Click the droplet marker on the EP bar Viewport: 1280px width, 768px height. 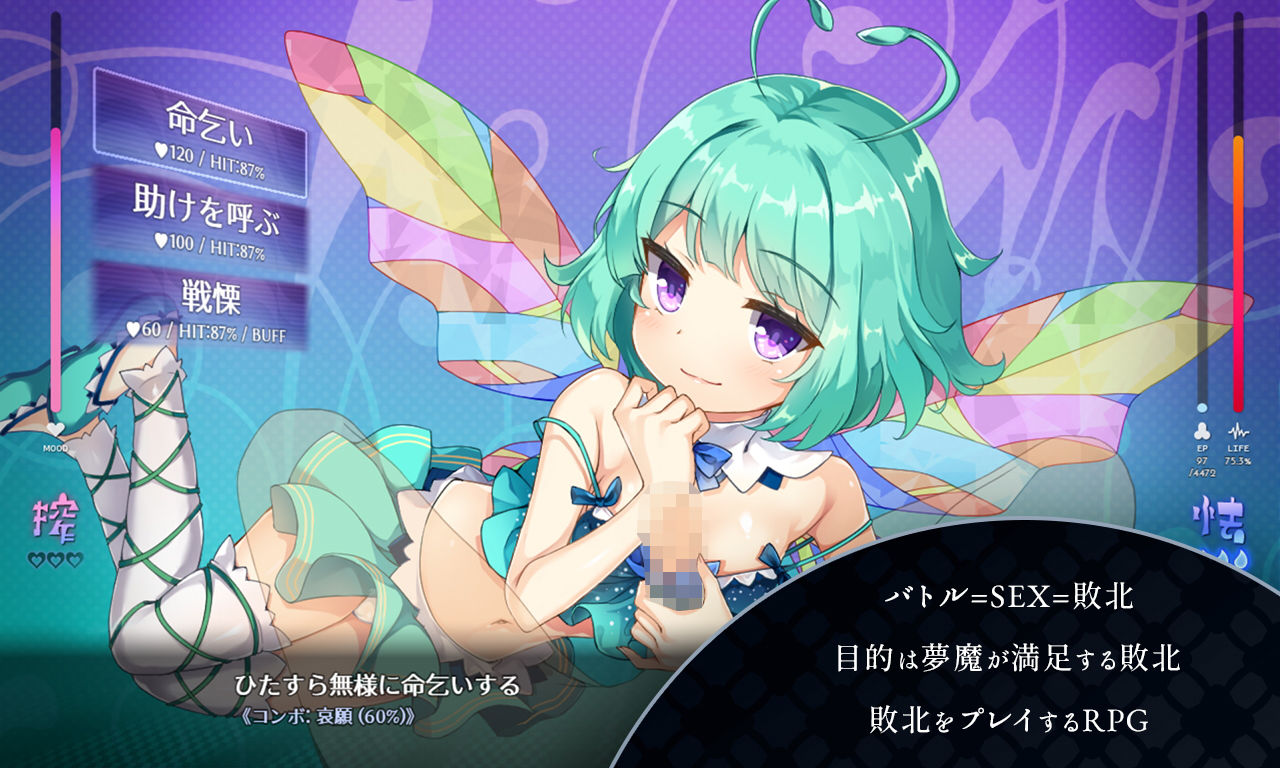pyautogui.click(x=1201, y=407)
